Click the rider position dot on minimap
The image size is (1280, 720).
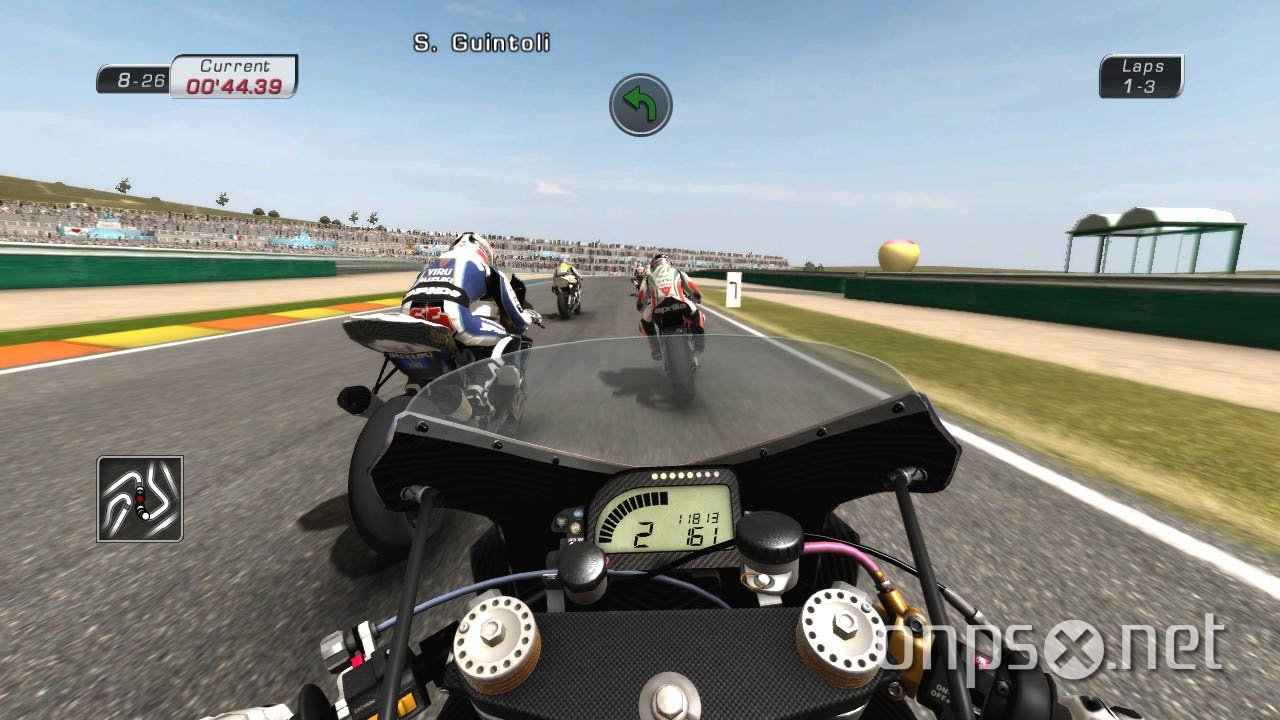(140, 497)
